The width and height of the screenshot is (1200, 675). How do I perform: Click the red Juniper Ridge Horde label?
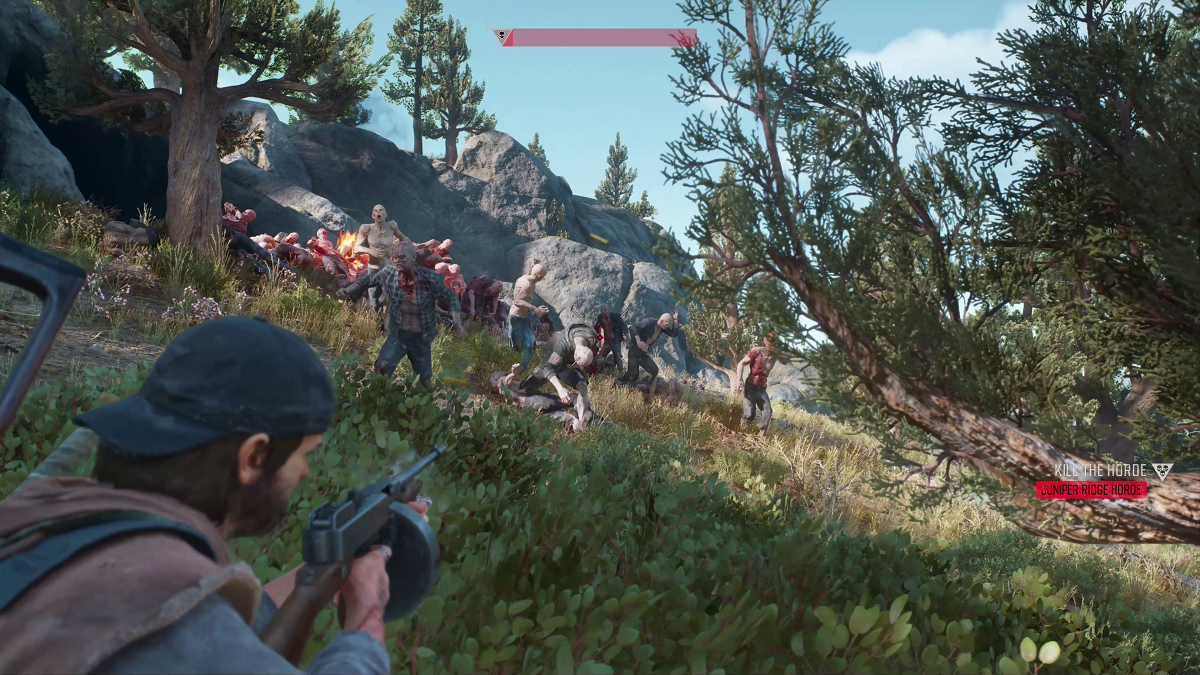(1091, 490)
